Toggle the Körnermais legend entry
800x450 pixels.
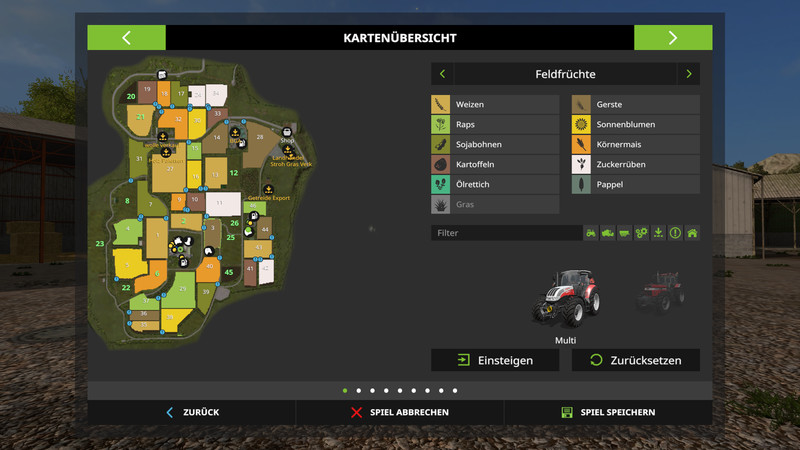point(635,145)
